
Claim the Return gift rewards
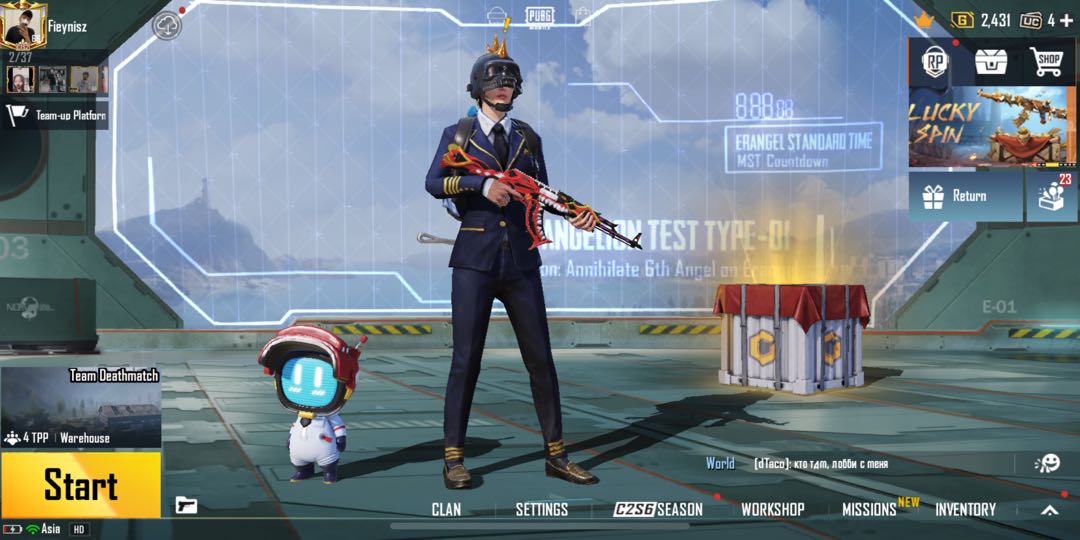coord(965,196)
